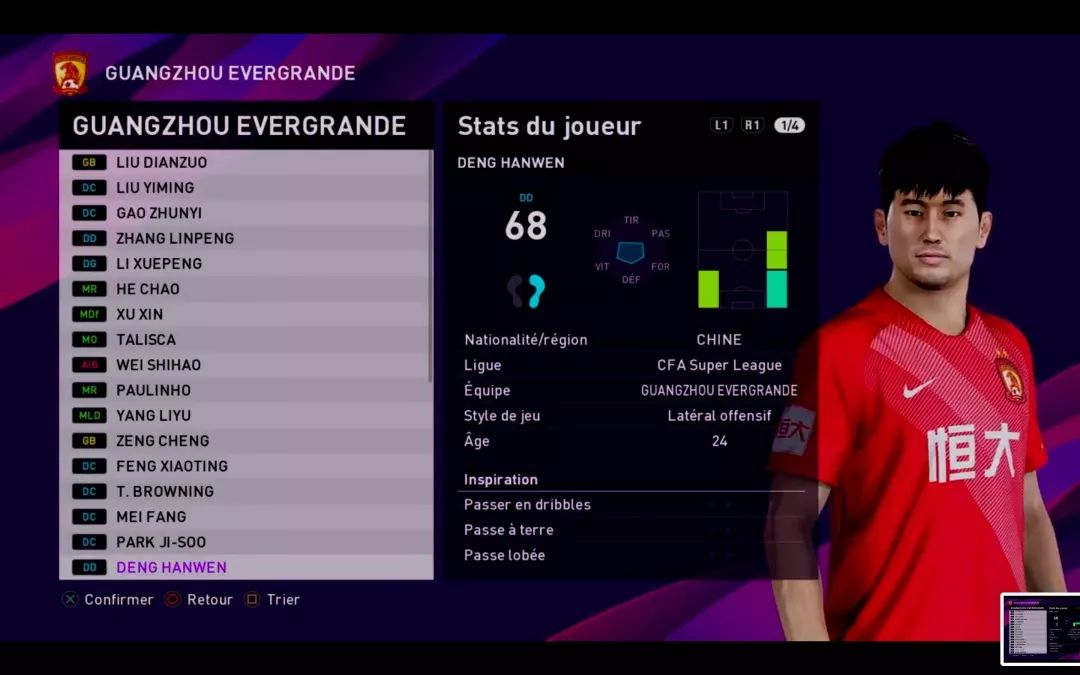Choose Liu Yiming from the roster
1080x675 pixels.
pos(245,187)
